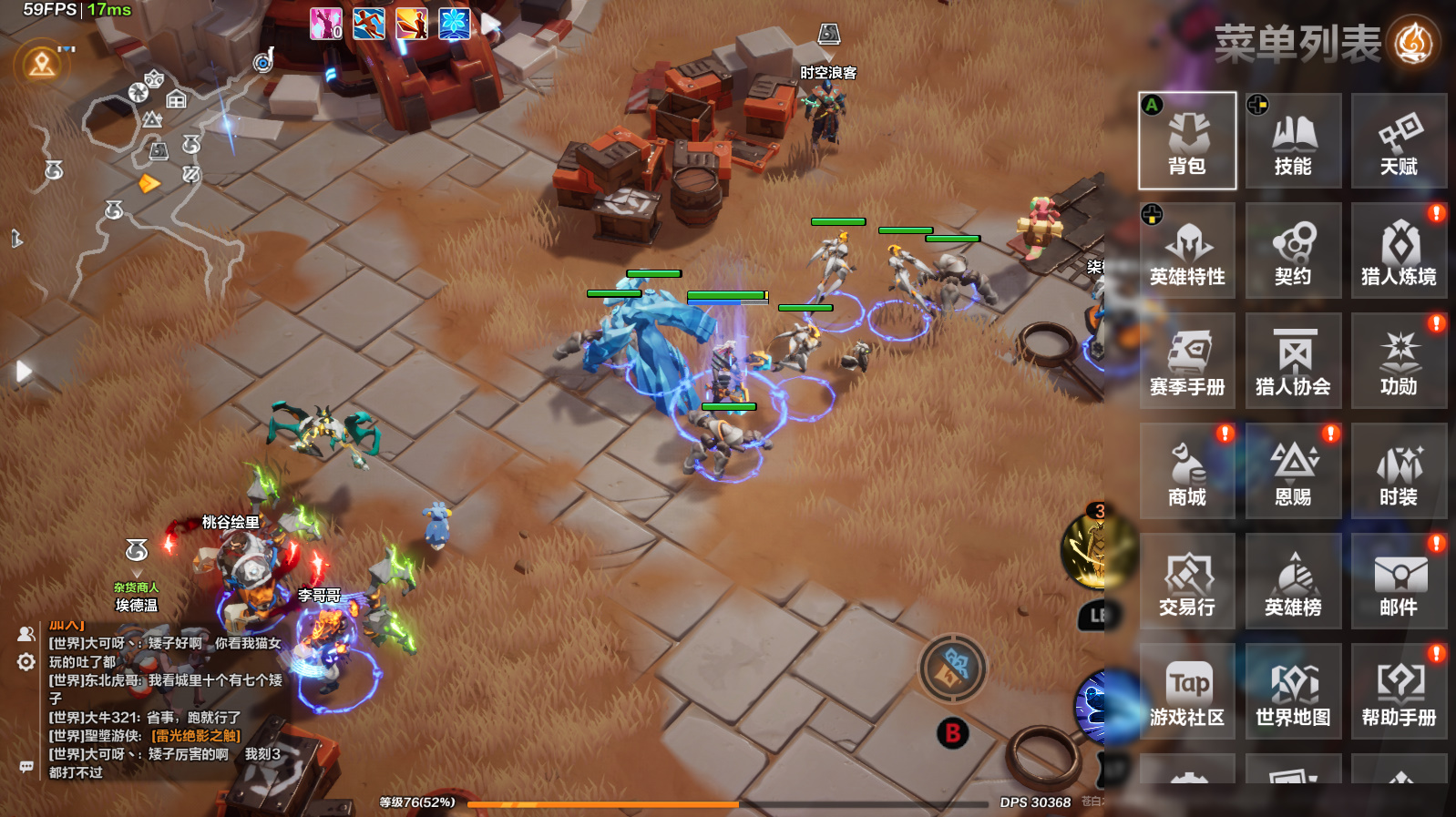The height and width of the screenshot is (817, 1456).
Task: Select the 天赋 talent entry
Action: (x=1399, y=140)
